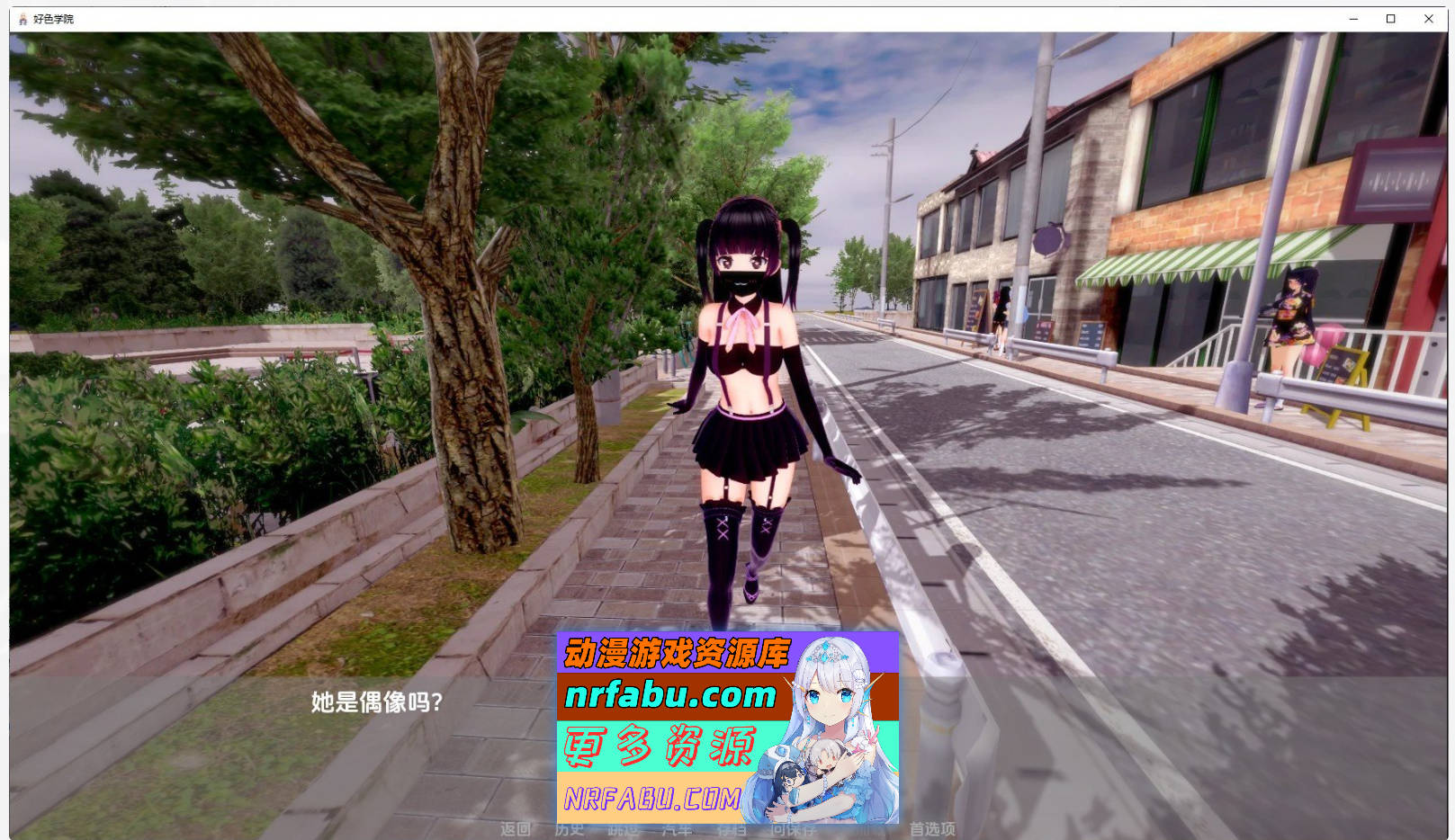Open the 首选项 preferences screen
Image resolution: width=1455 pixels, height=840 pixels.
point(933,830)
